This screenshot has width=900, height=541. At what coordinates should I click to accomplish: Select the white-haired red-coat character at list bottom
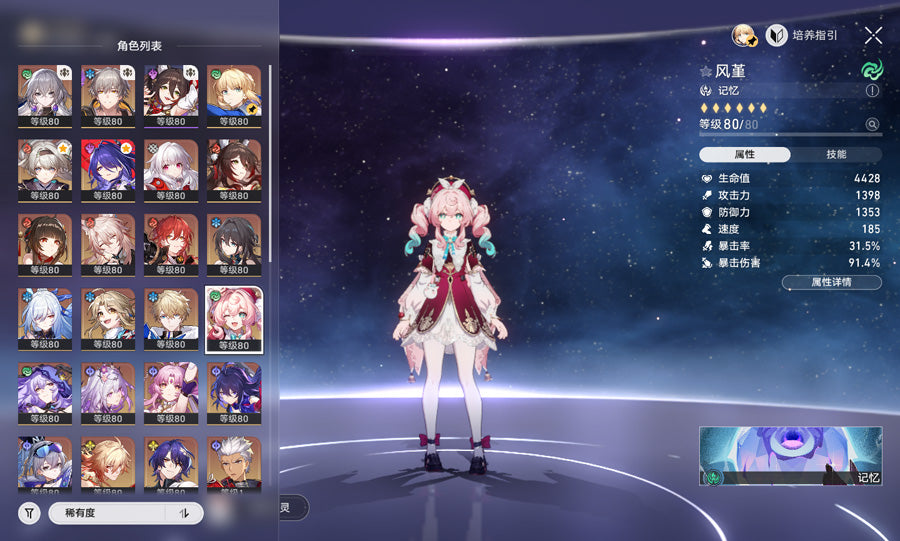pos(234,465)
